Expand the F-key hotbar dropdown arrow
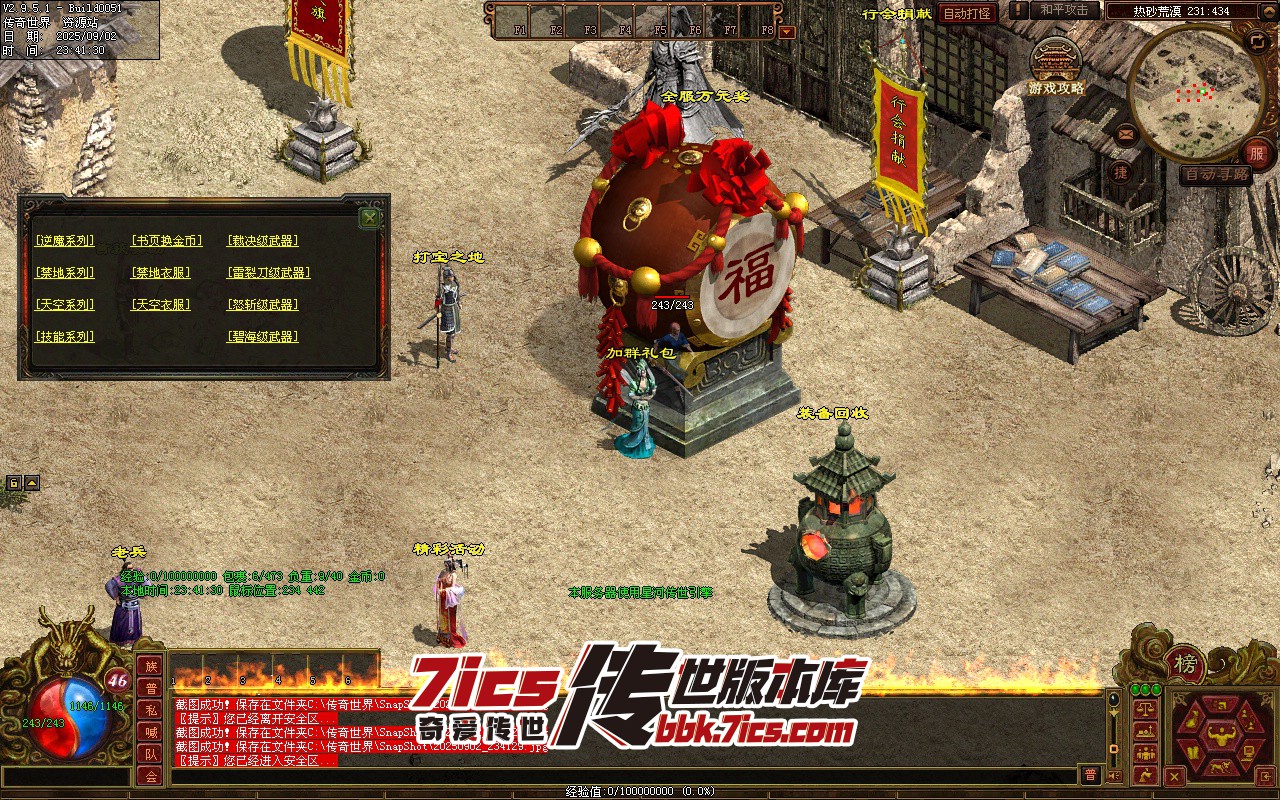1280x800 pixels. coord(786,31)
